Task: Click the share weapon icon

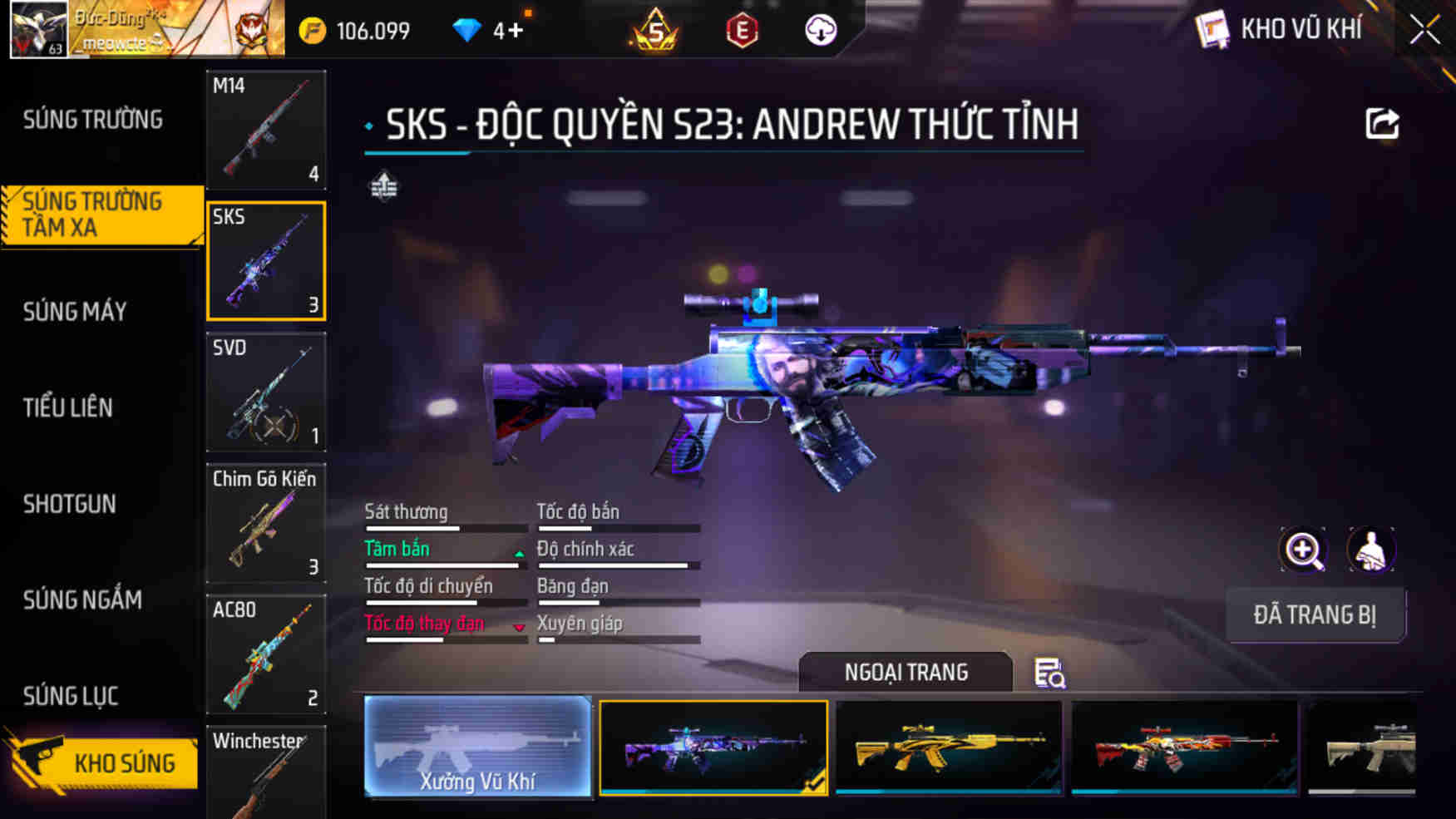Action: (x=1383, y=123)
